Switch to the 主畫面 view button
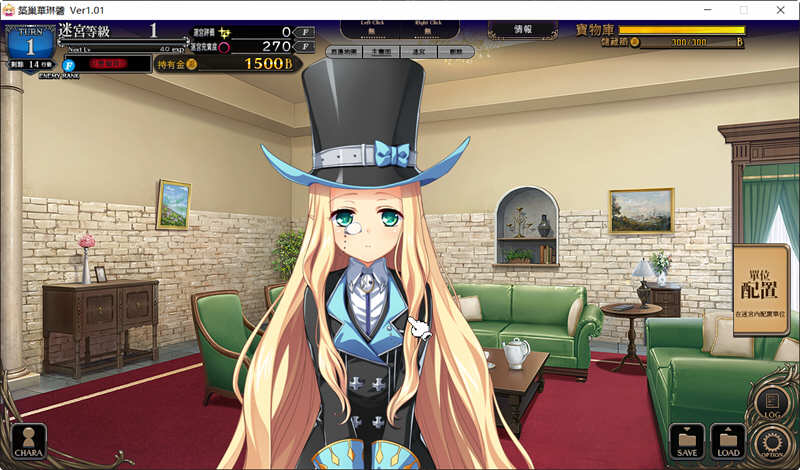Screen dimensions: 800x470 381,49
